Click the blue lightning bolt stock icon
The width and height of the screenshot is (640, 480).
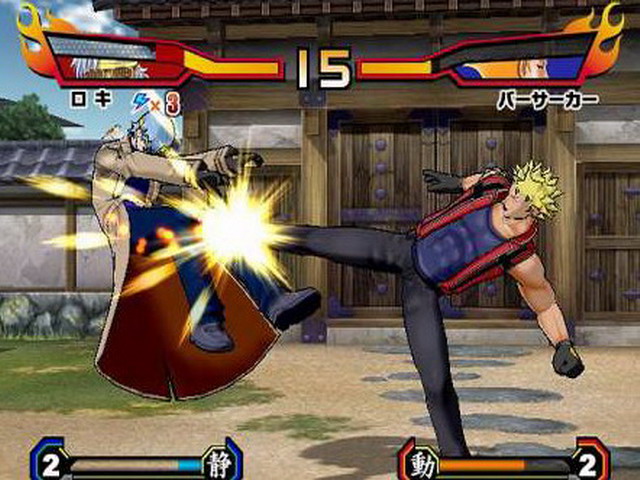tap(140, 100)
